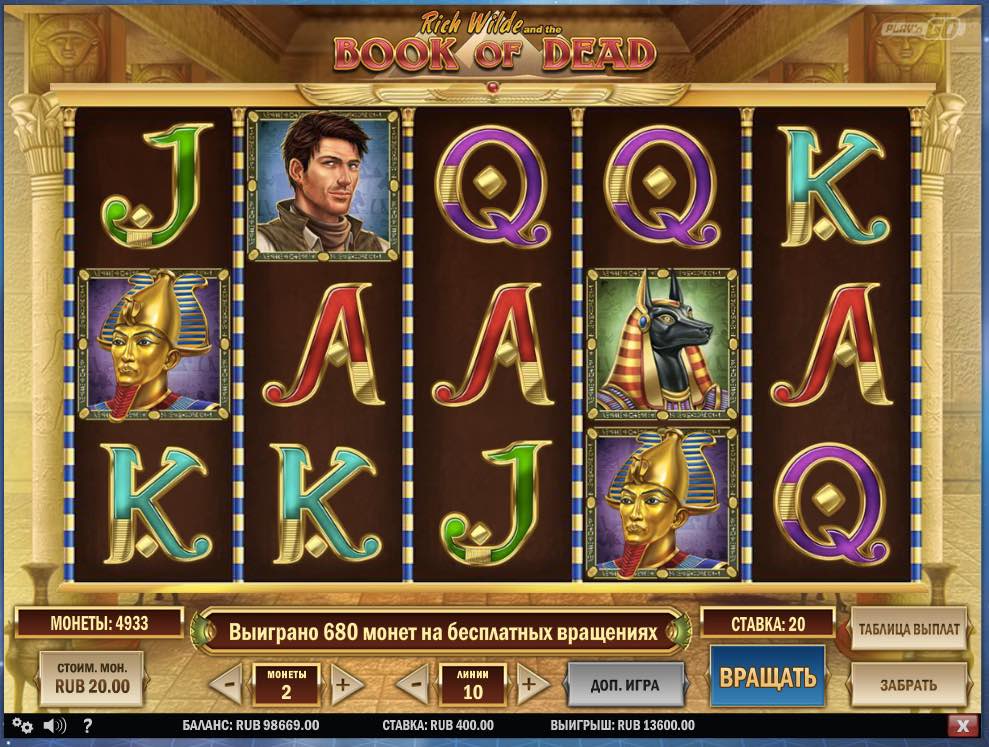Reduce the number of ЛИНИИ paylines

pos(412,685)
